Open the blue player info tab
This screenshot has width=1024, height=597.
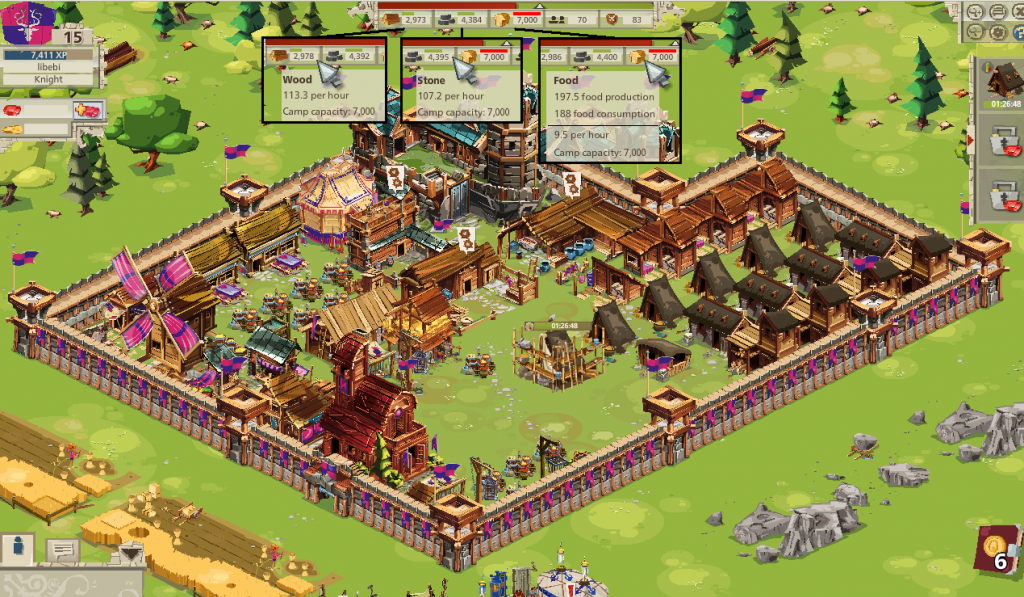(x=17, y=548)
